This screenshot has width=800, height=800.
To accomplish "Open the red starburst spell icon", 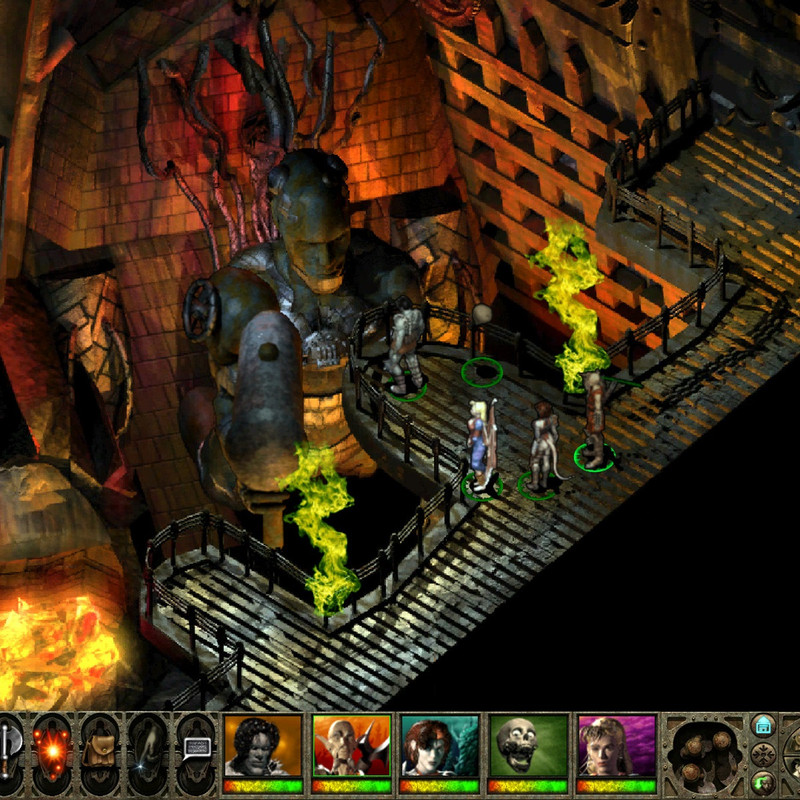I will [53, 748].
